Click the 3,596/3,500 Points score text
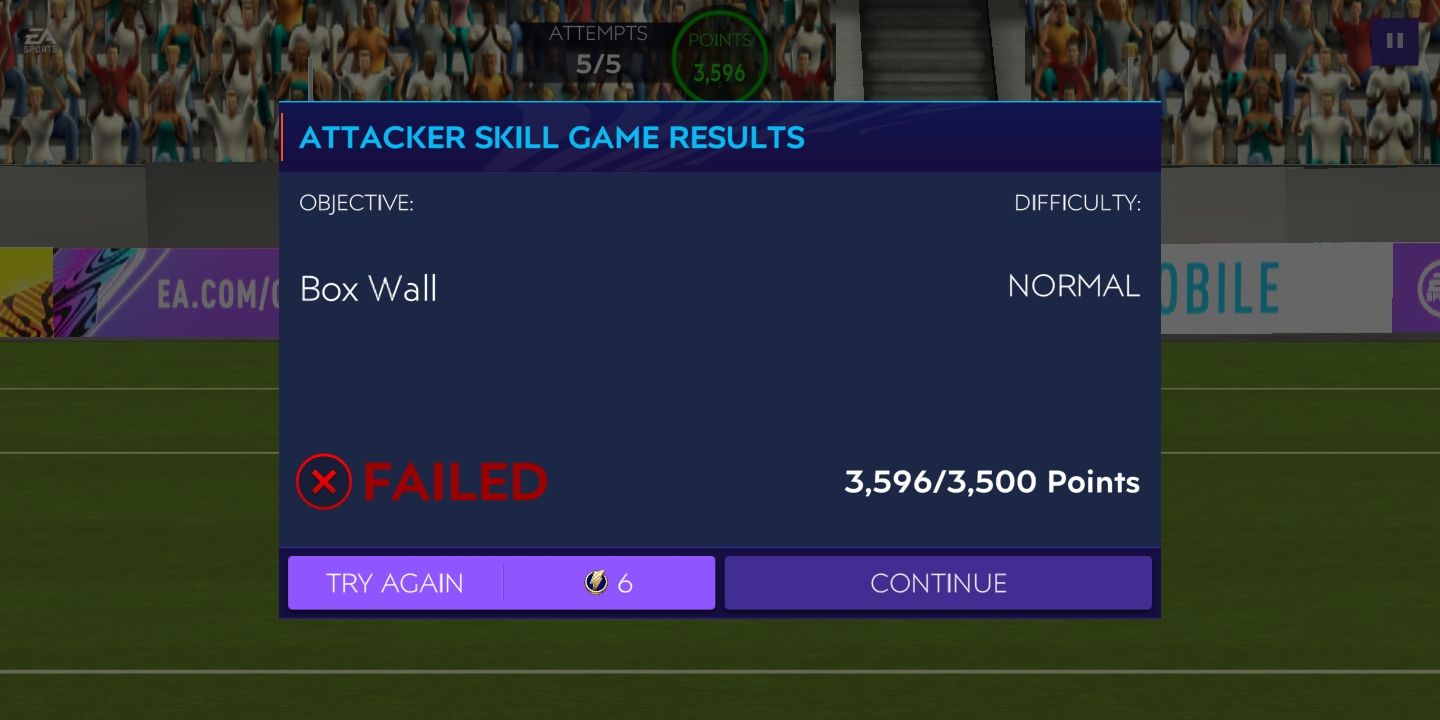This screenshot has height=720, width=1440. pyautogui.click(x=991, y=481)
